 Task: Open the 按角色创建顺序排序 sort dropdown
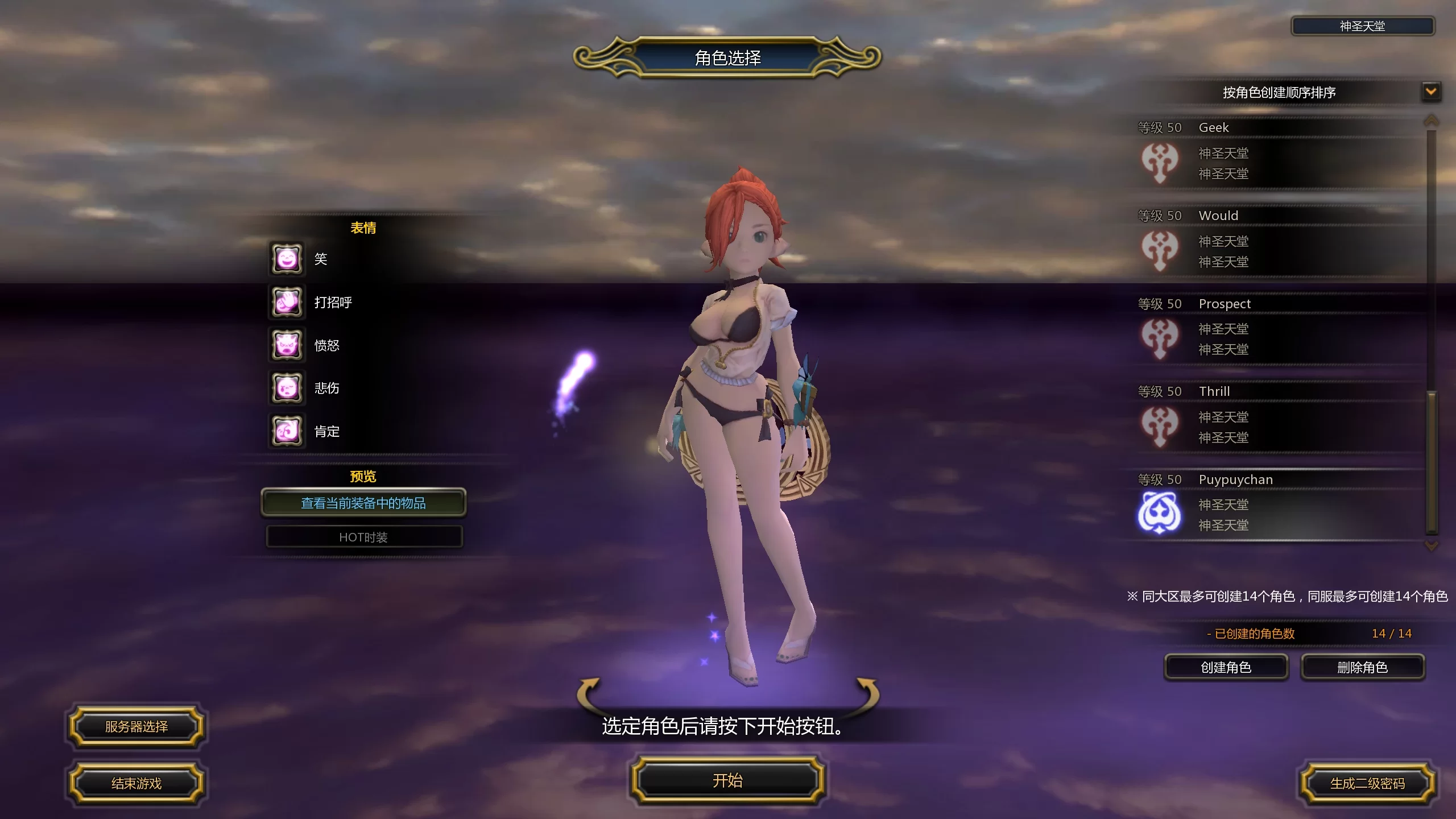[1431, 92]
